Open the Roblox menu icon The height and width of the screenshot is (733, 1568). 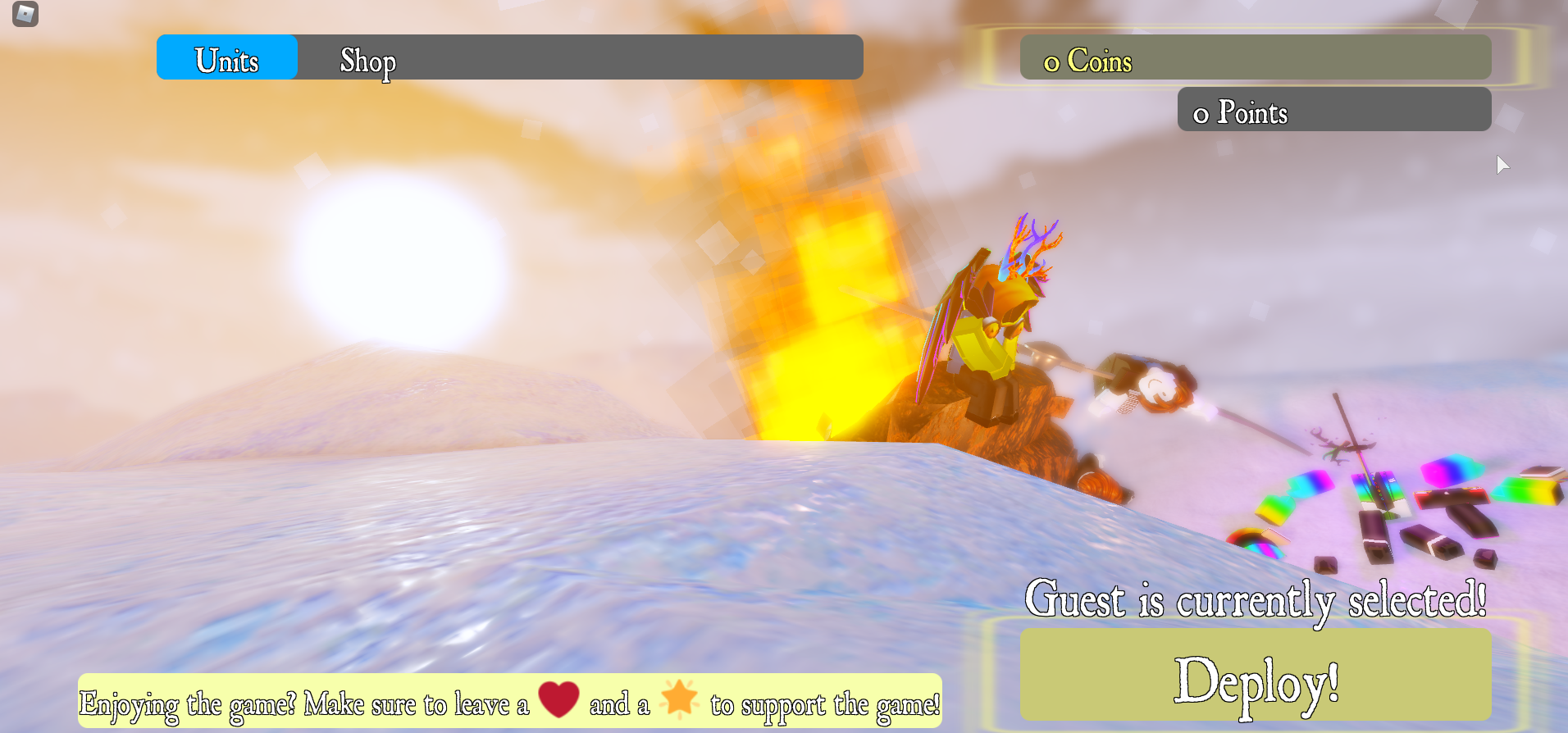tap(25, 14)
